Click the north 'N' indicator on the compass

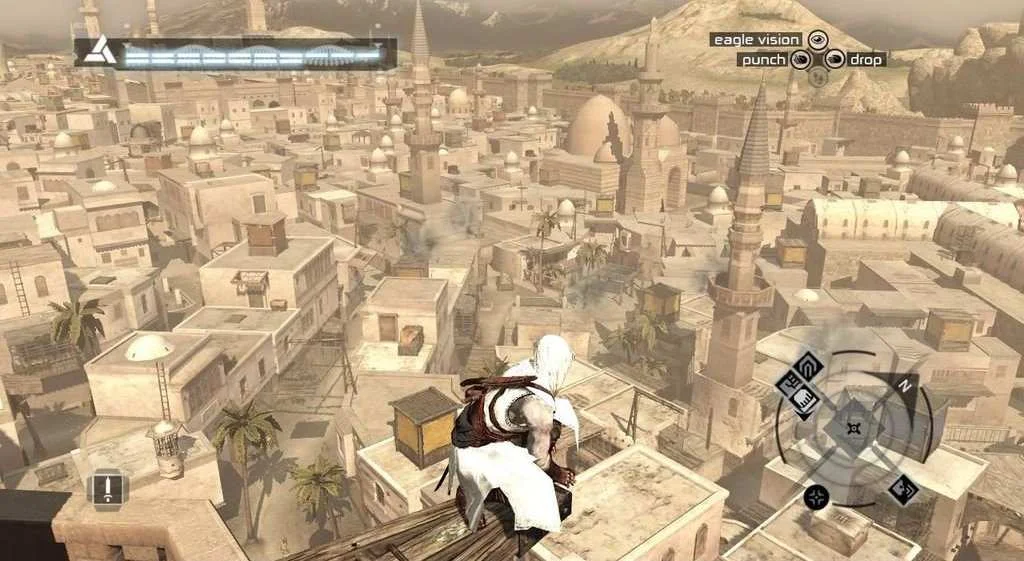[x=906, y=384]
